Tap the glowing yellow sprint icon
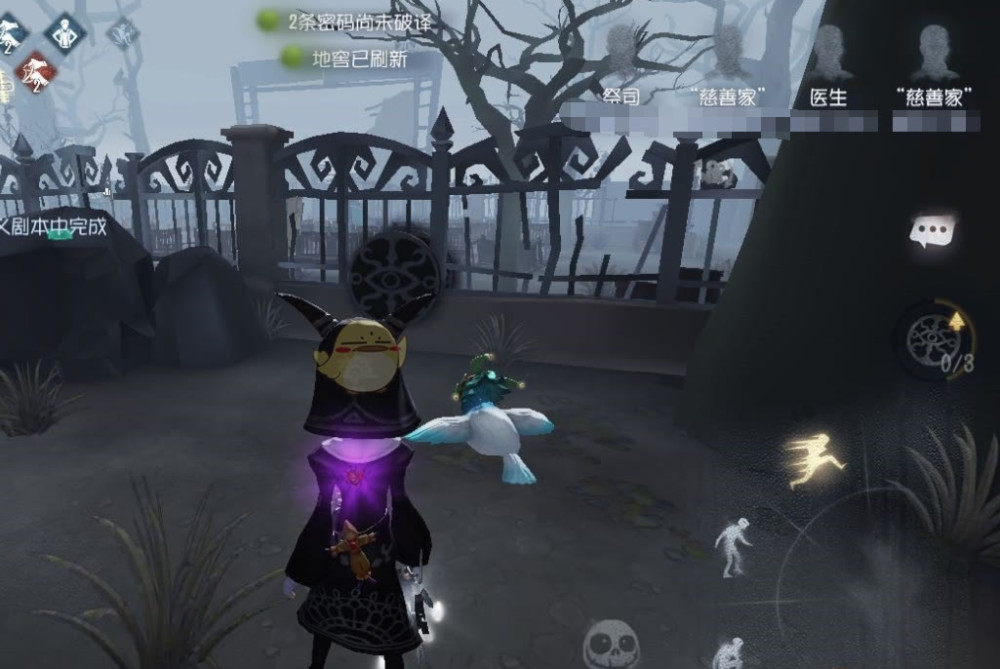Image resolution: width=1000 pixels, height=669 pixels. [x=814, y=460]
